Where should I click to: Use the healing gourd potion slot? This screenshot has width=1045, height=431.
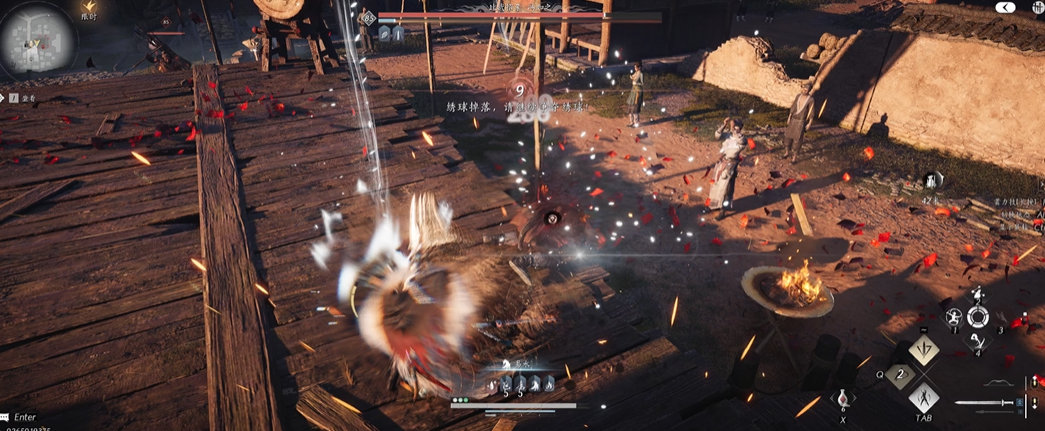842,395
